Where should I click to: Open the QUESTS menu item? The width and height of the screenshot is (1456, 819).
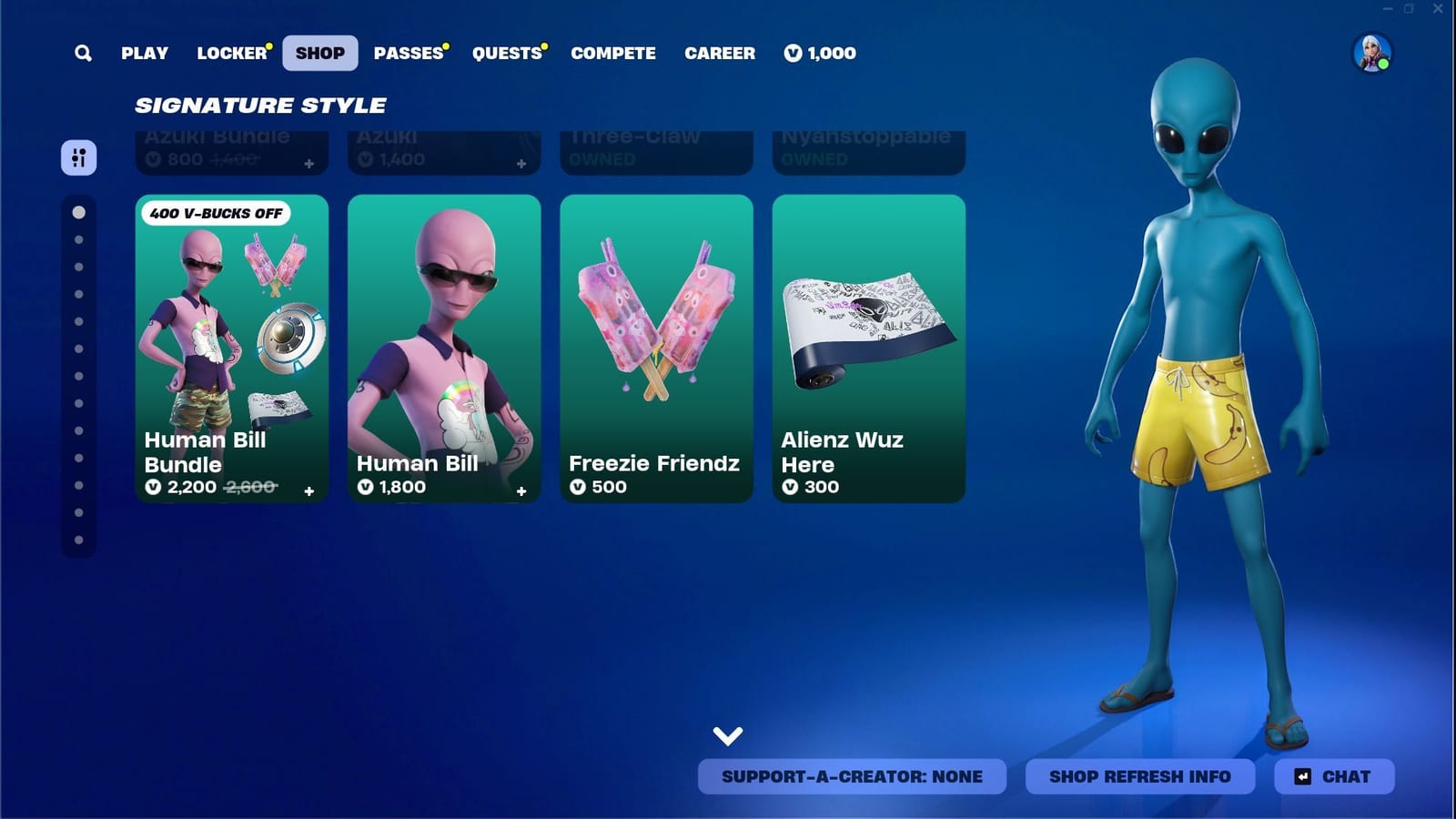point(506,53)
